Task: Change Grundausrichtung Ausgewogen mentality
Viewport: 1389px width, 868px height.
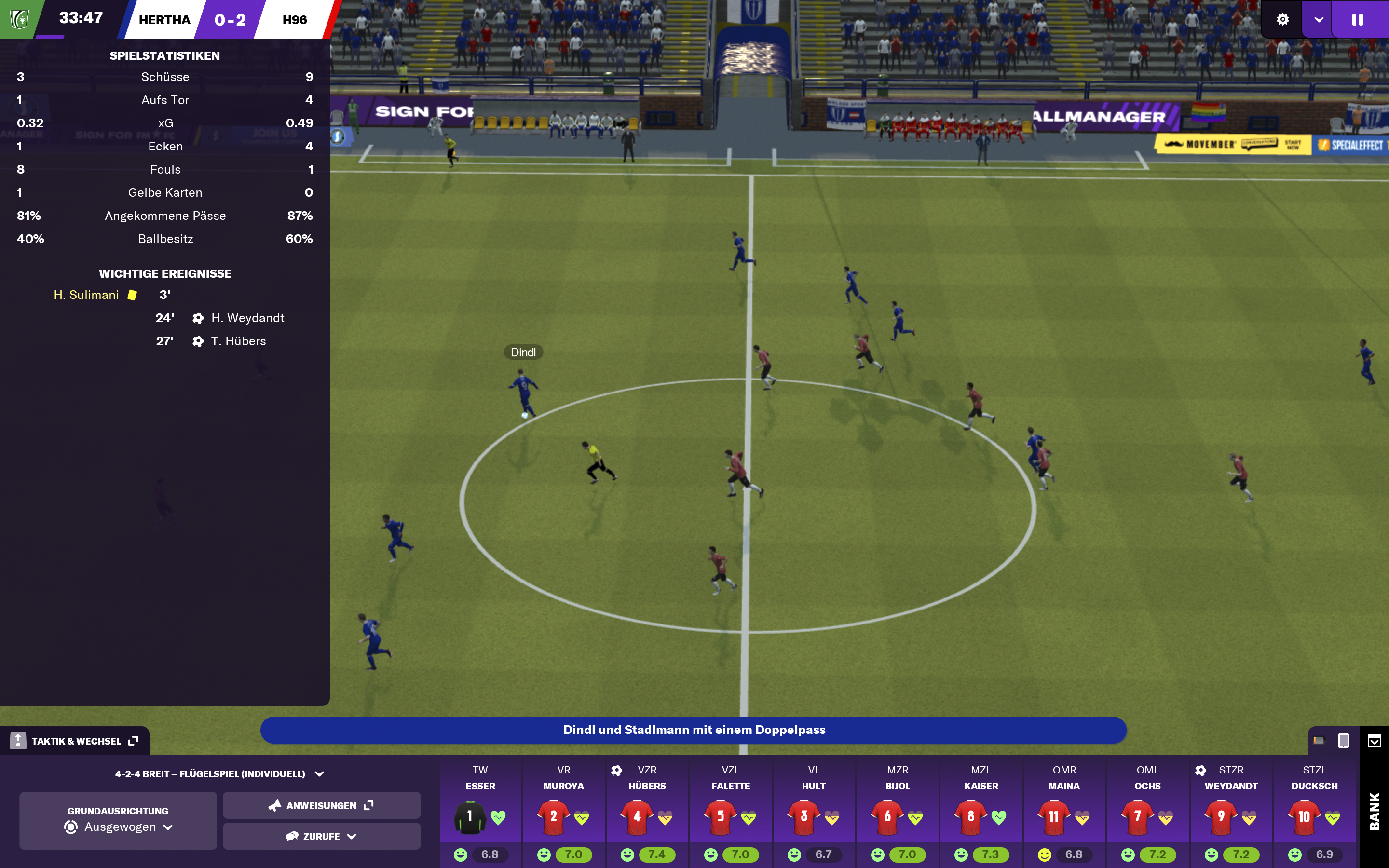Action: (x=118, y=820)
